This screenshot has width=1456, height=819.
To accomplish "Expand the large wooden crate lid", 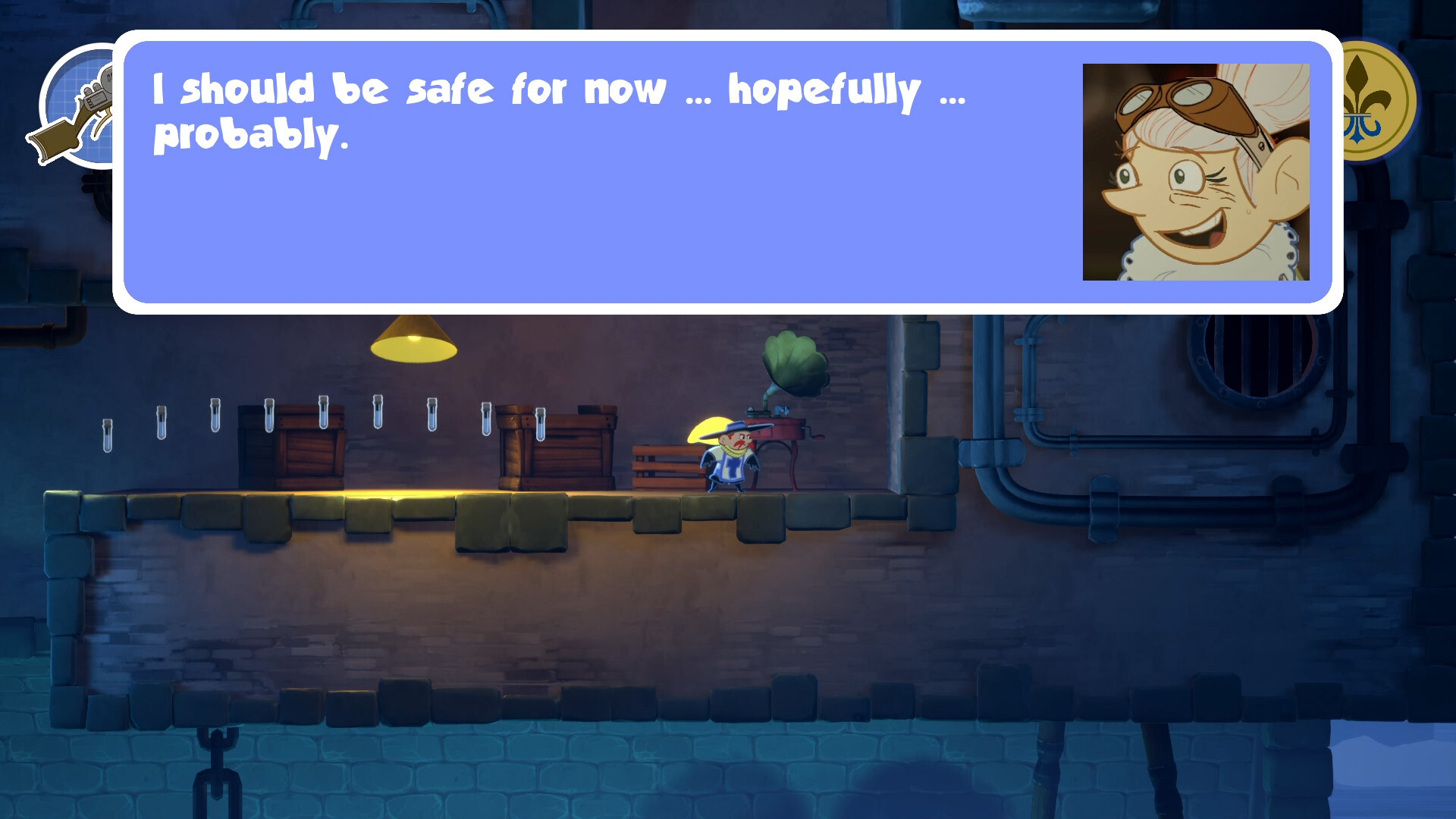I will pyautogui.click(x=557, y=413).
